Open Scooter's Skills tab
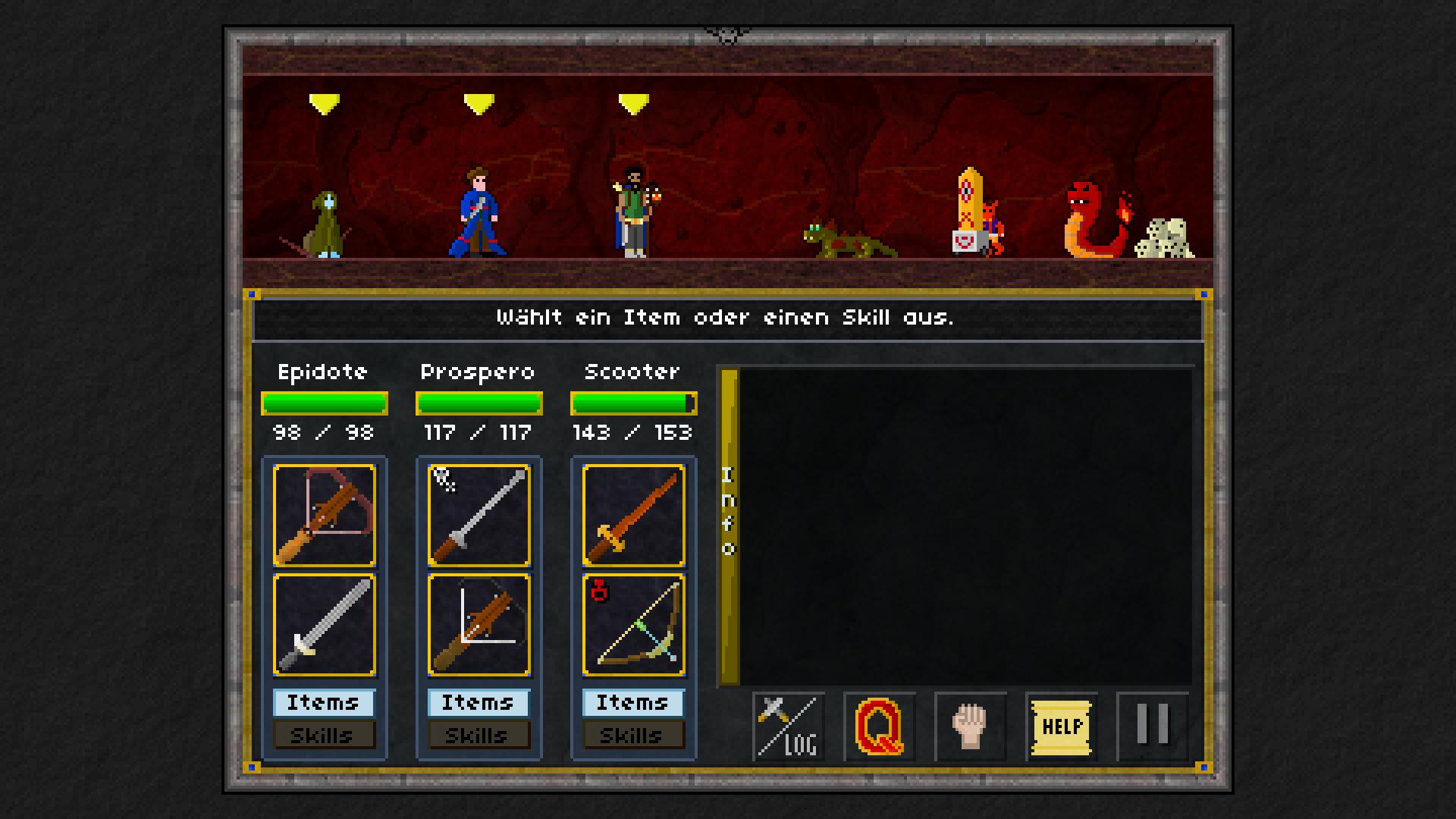1456x819 pixels. coord(633,735)
